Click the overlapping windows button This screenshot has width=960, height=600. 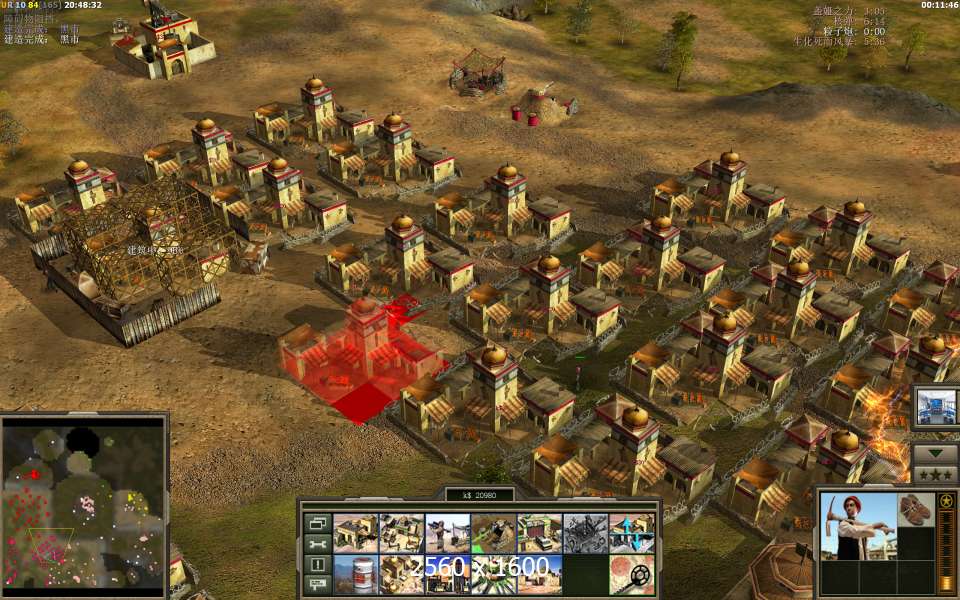click(x=317, y=522)
